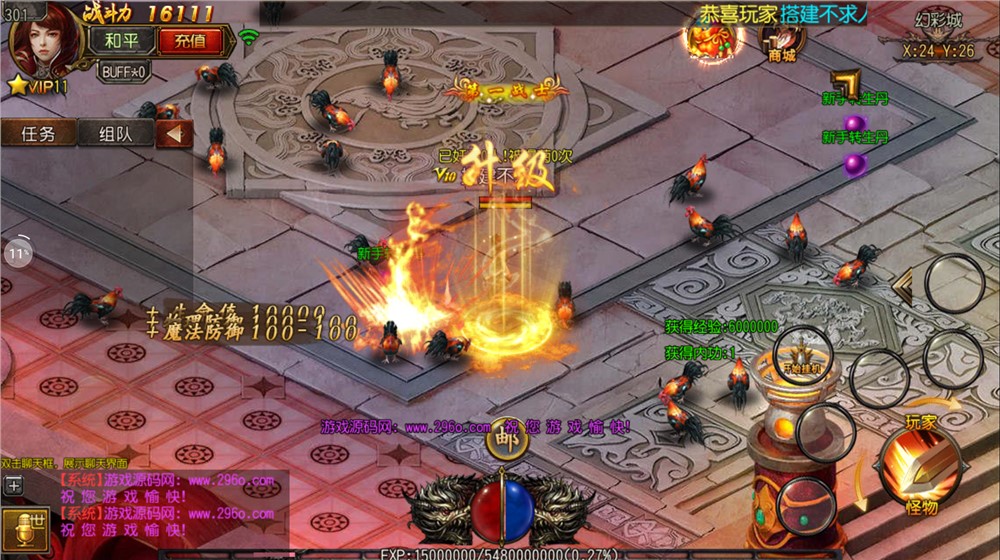Toggle the 和平 peace attack mode
The width and height of the screenshot is (1000, 560).
(x=121, y=41)
